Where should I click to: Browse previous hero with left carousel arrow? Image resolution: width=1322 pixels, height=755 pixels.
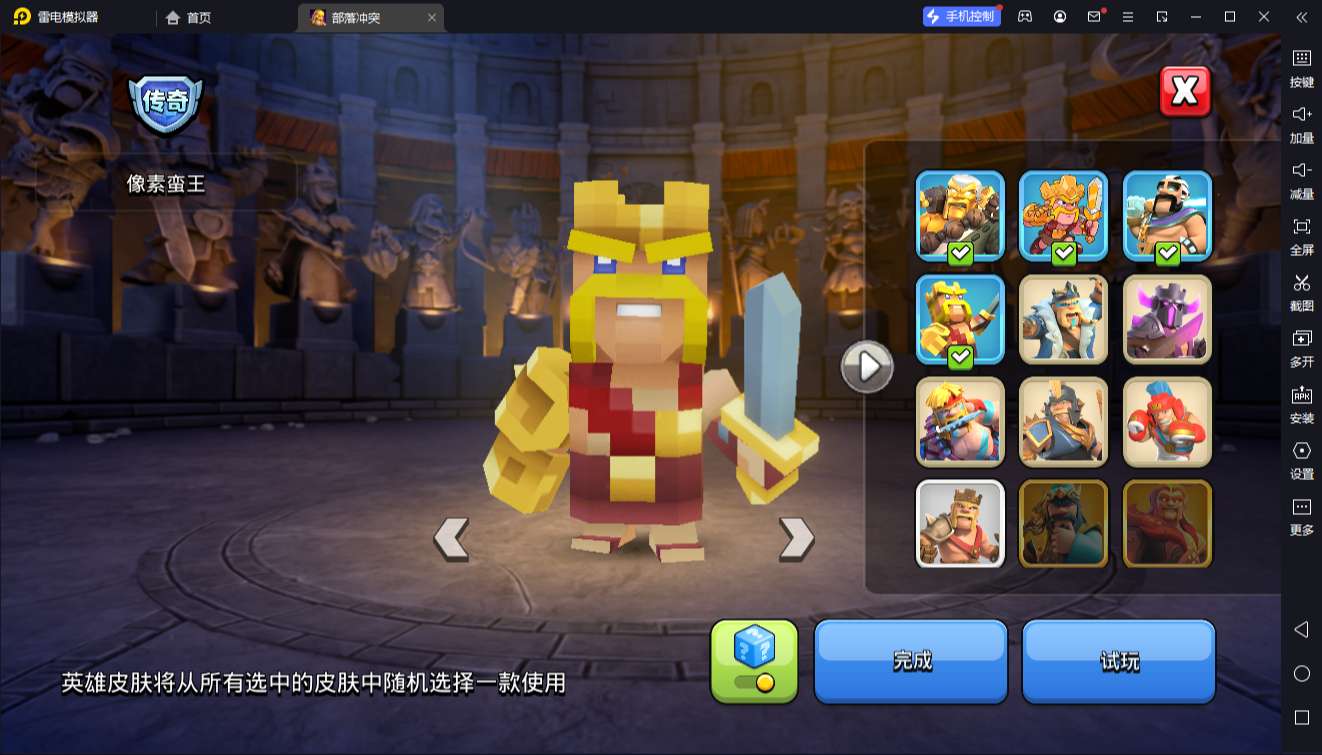pyautogui.click(x=450, y=538)
